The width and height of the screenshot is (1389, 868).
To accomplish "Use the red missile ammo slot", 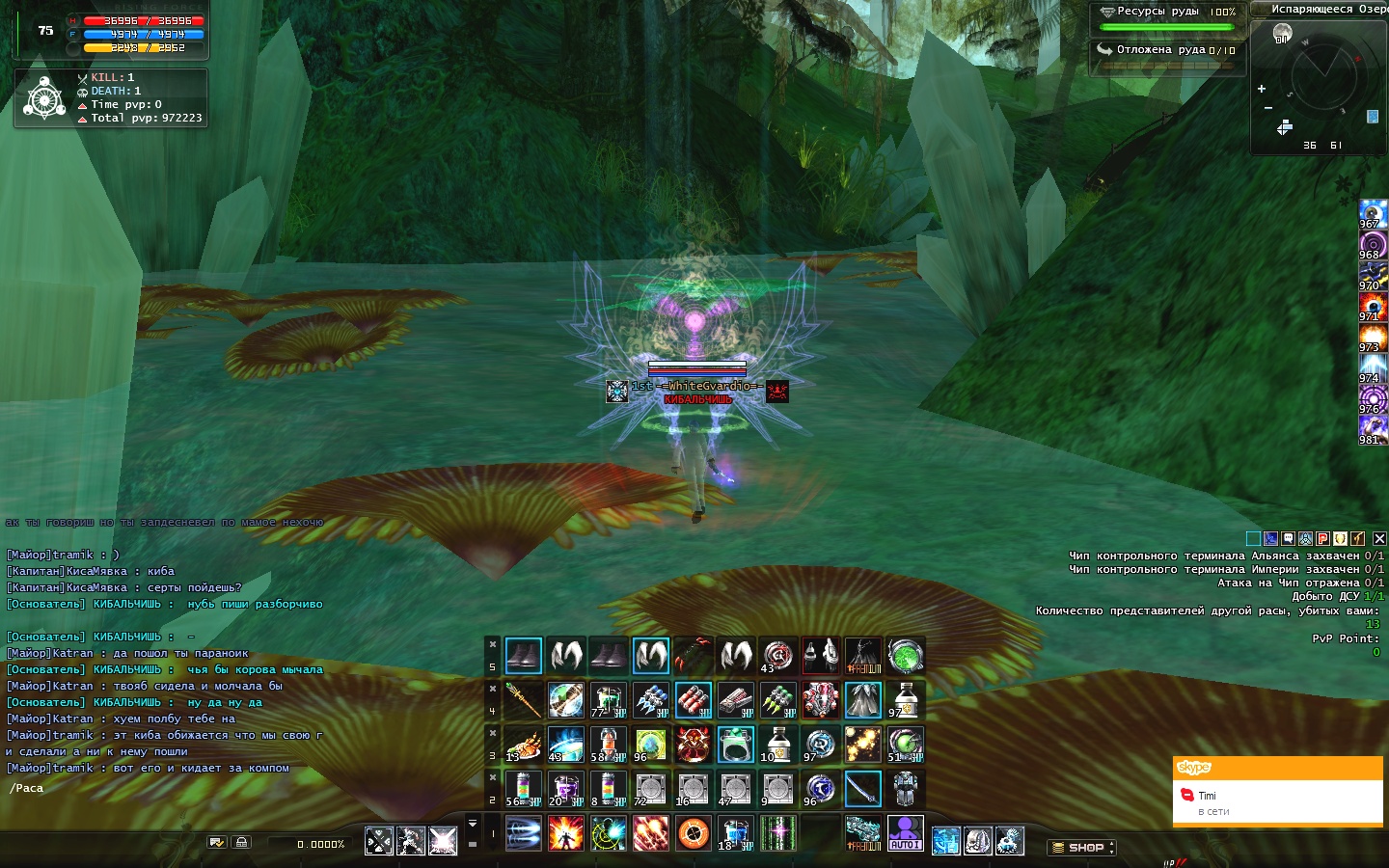I will [693, 700].
